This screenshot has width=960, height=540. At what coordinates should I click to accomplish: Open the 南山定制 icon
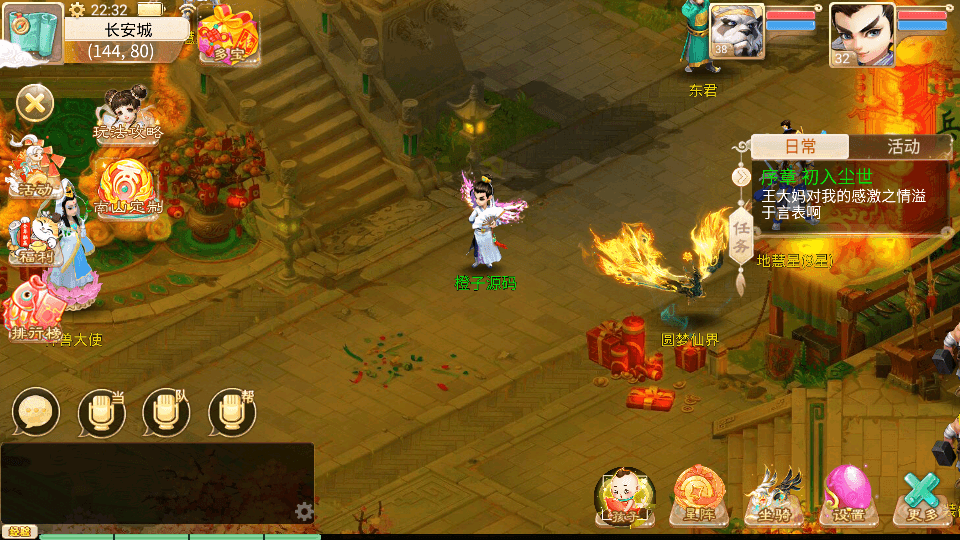tap(126, 190)
